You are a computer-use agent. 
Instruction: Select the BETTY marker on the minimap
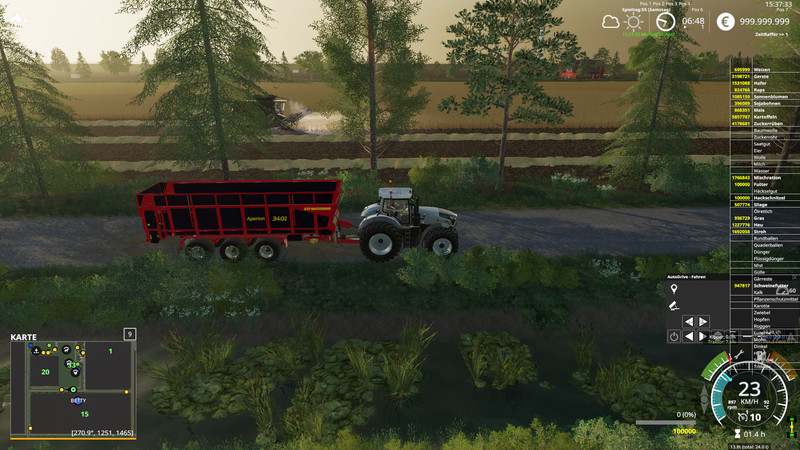pos(77,400)
